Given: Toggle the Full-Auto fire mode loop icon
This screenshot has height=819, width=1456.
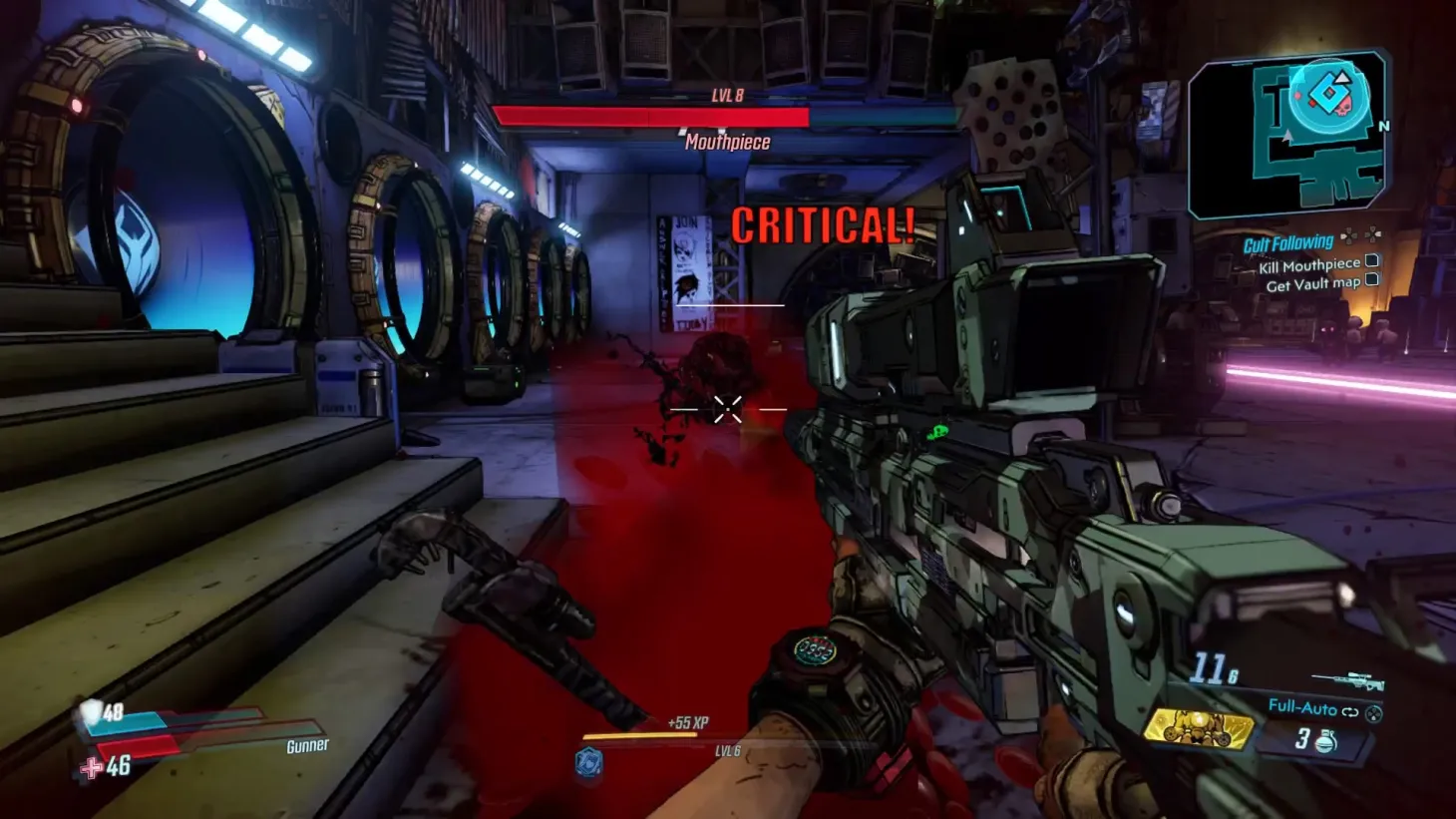Looking at the screenshot, I should (x=1350, y=711).
